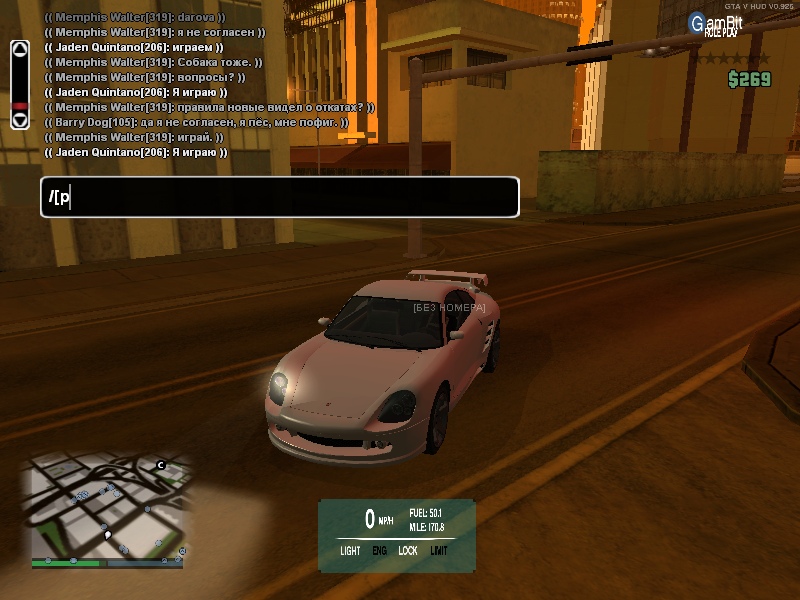
Task: Click the chat scrollbar up arrow
Action: click(x=19, y=49)
